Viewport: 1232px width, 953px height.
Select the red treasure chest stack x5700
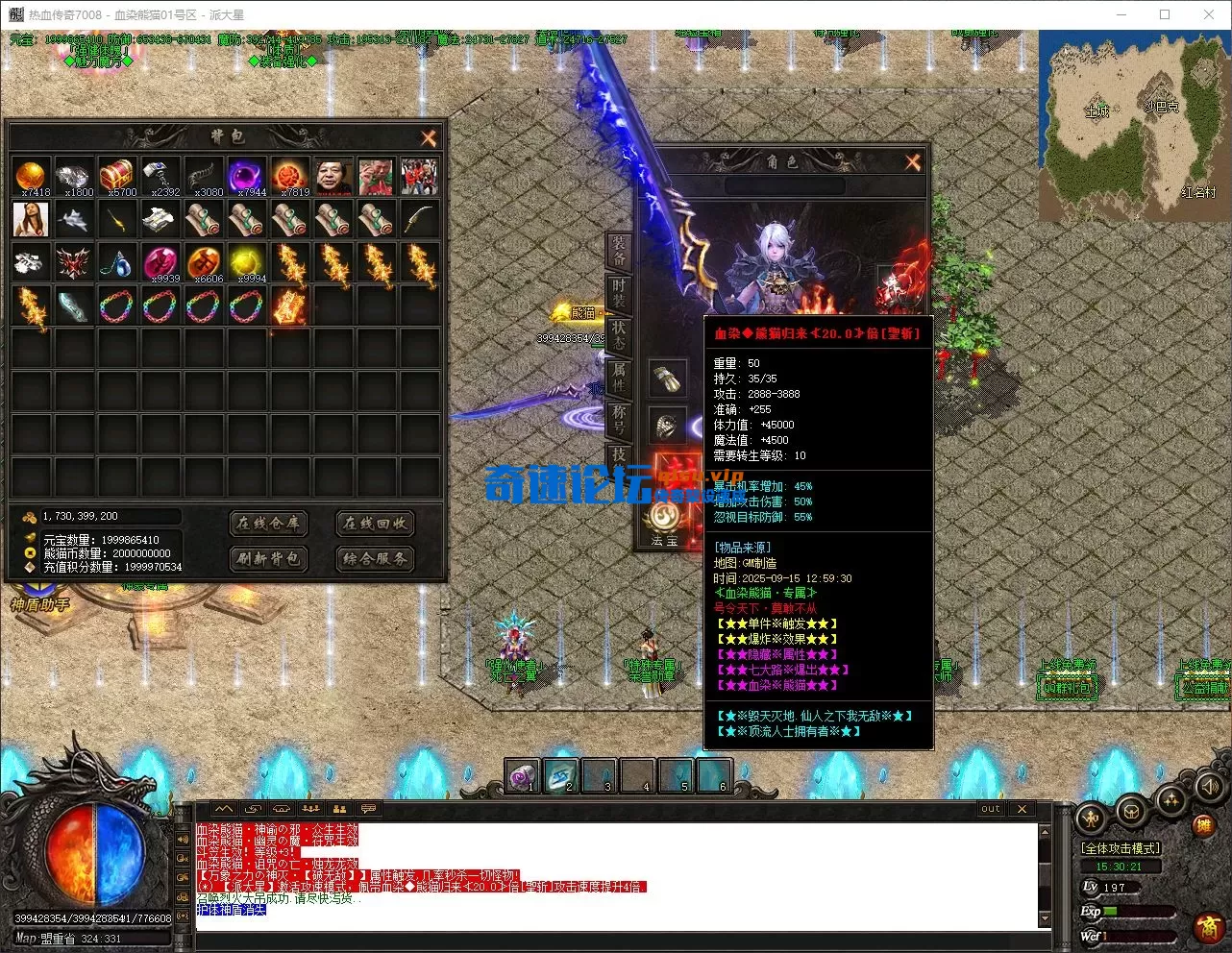tap(118, 177)
